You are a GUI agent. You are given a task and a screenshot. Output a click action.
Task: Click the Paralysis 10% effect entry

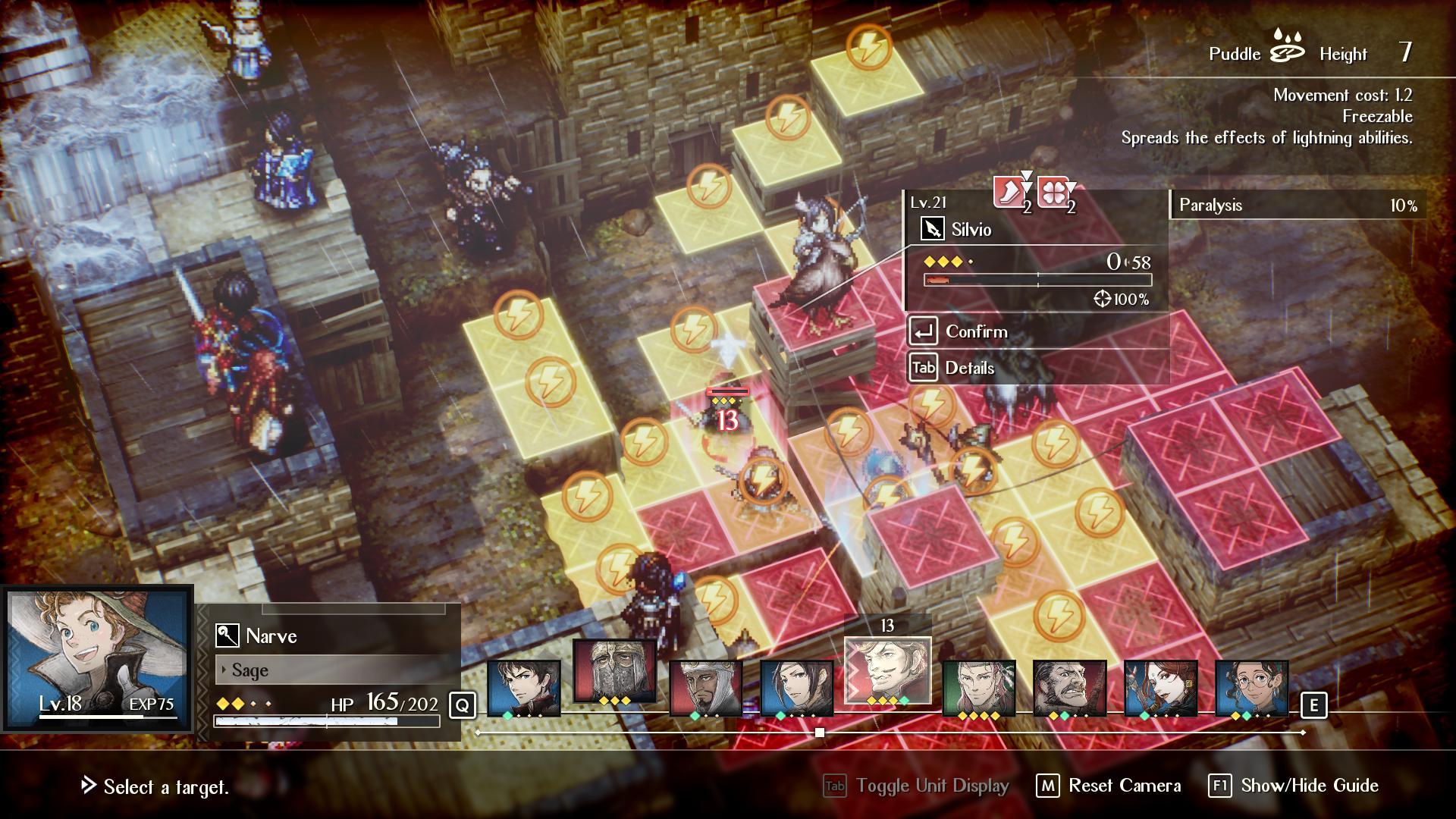[1298, 206]
